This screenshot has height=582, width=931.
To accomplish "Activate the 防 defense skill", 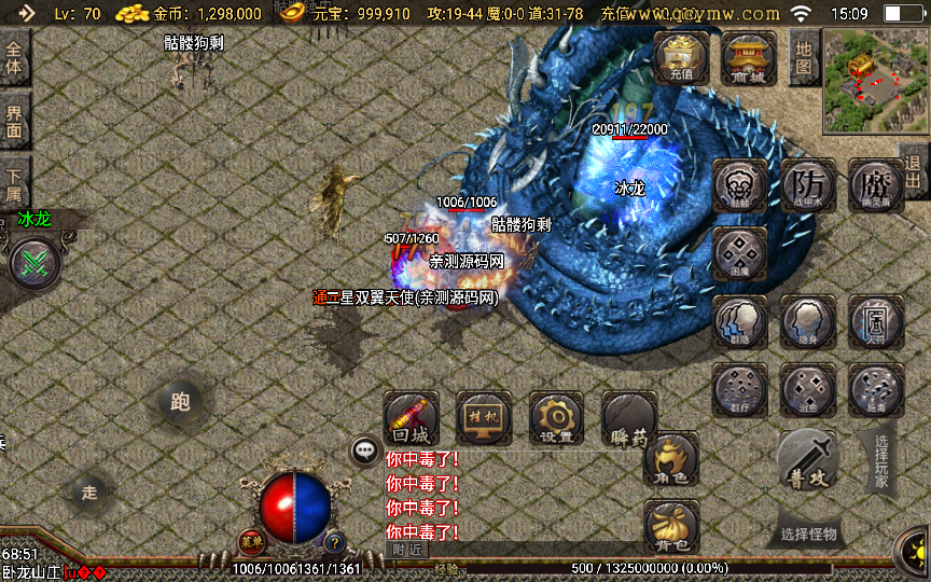I will click(x=808, y=185).
